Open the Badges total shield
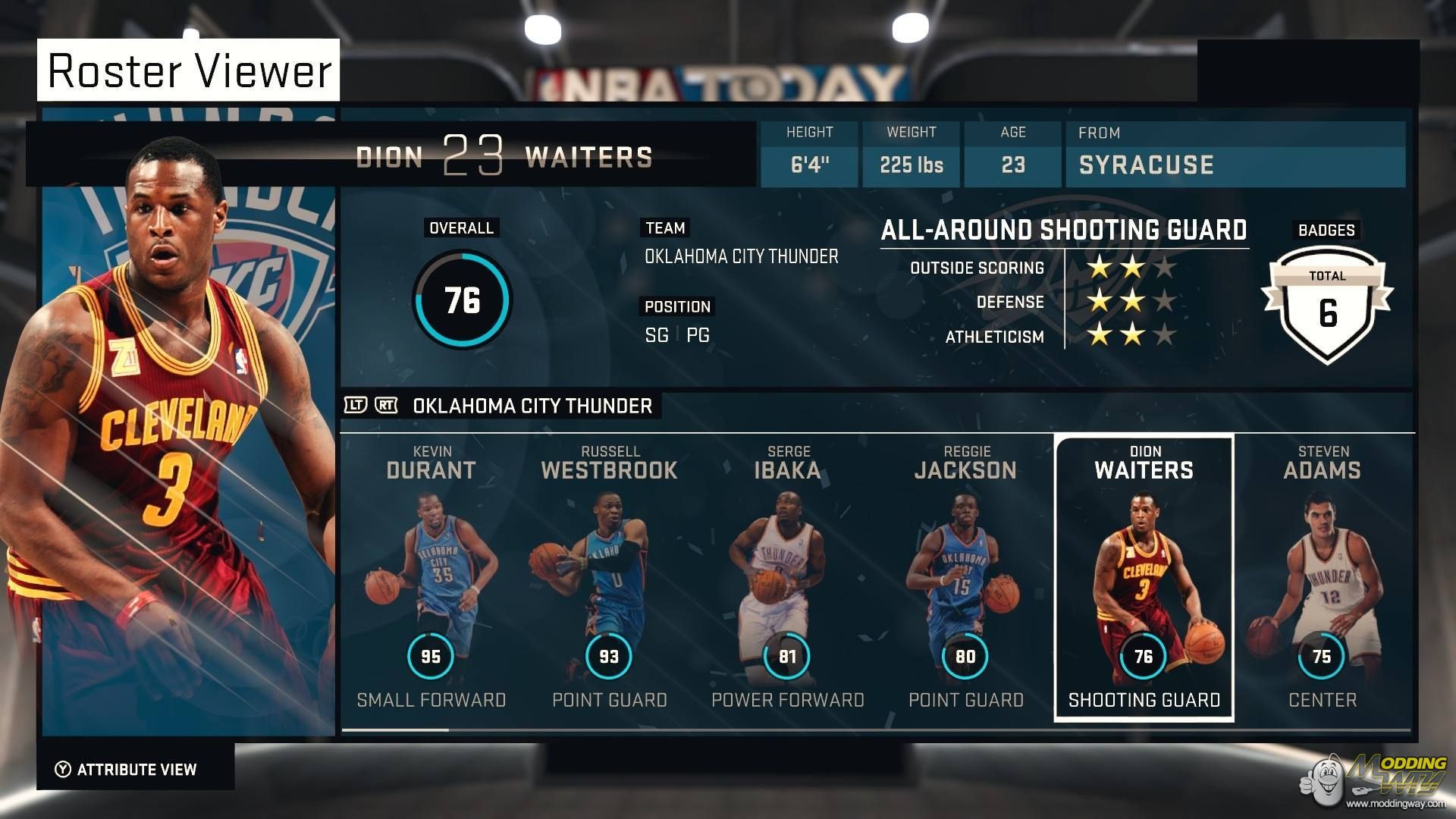Screen dimensions: 1456x819 click(1326, 305)
